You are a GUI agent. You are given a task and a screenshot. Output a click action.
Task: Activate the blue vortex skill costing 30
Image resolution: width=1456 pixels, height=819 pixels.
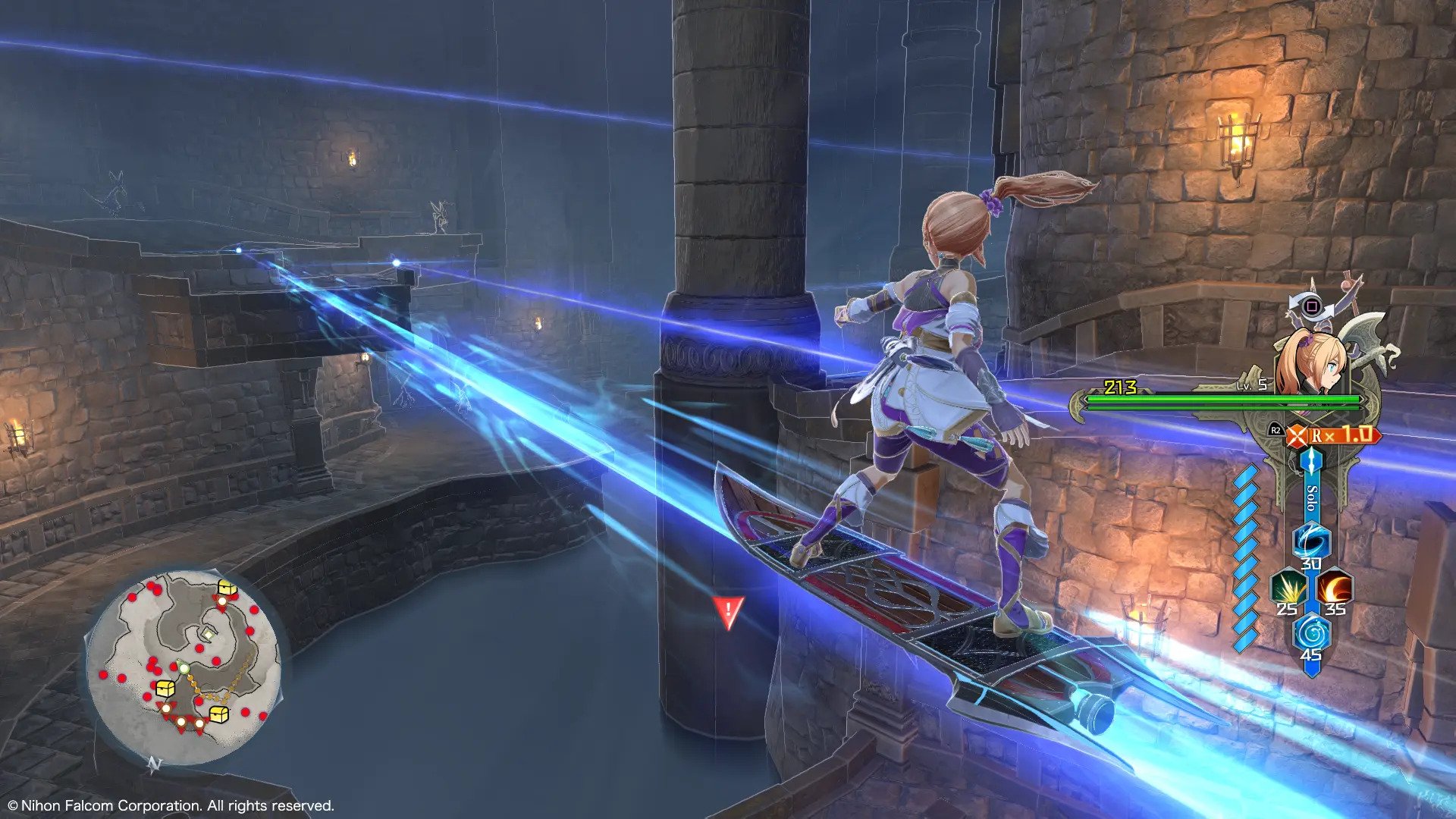click(x=1311, y=540)
